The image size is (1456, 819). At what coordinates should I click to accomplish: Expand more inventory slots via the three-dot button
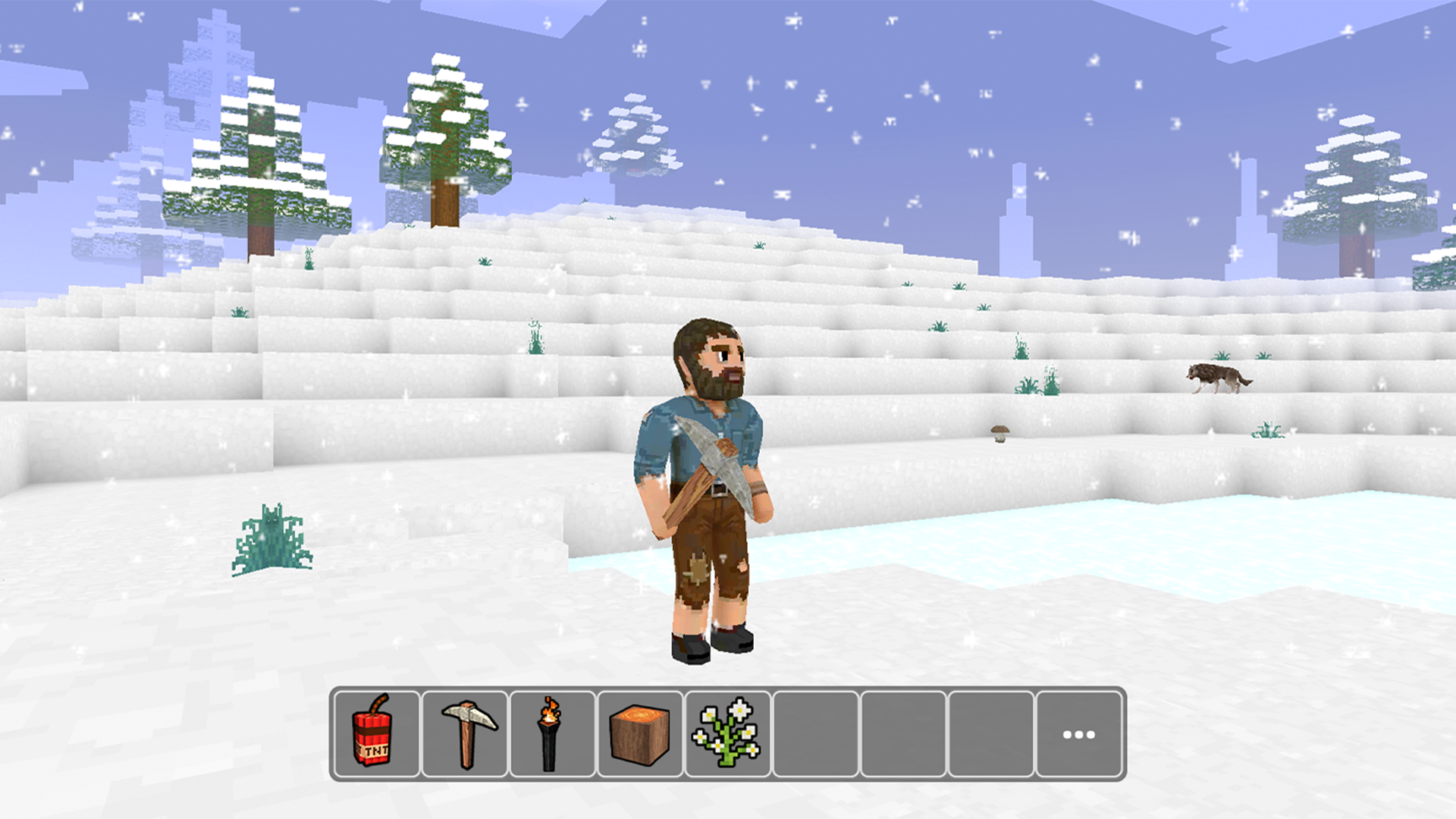(x=1078, y=733)
